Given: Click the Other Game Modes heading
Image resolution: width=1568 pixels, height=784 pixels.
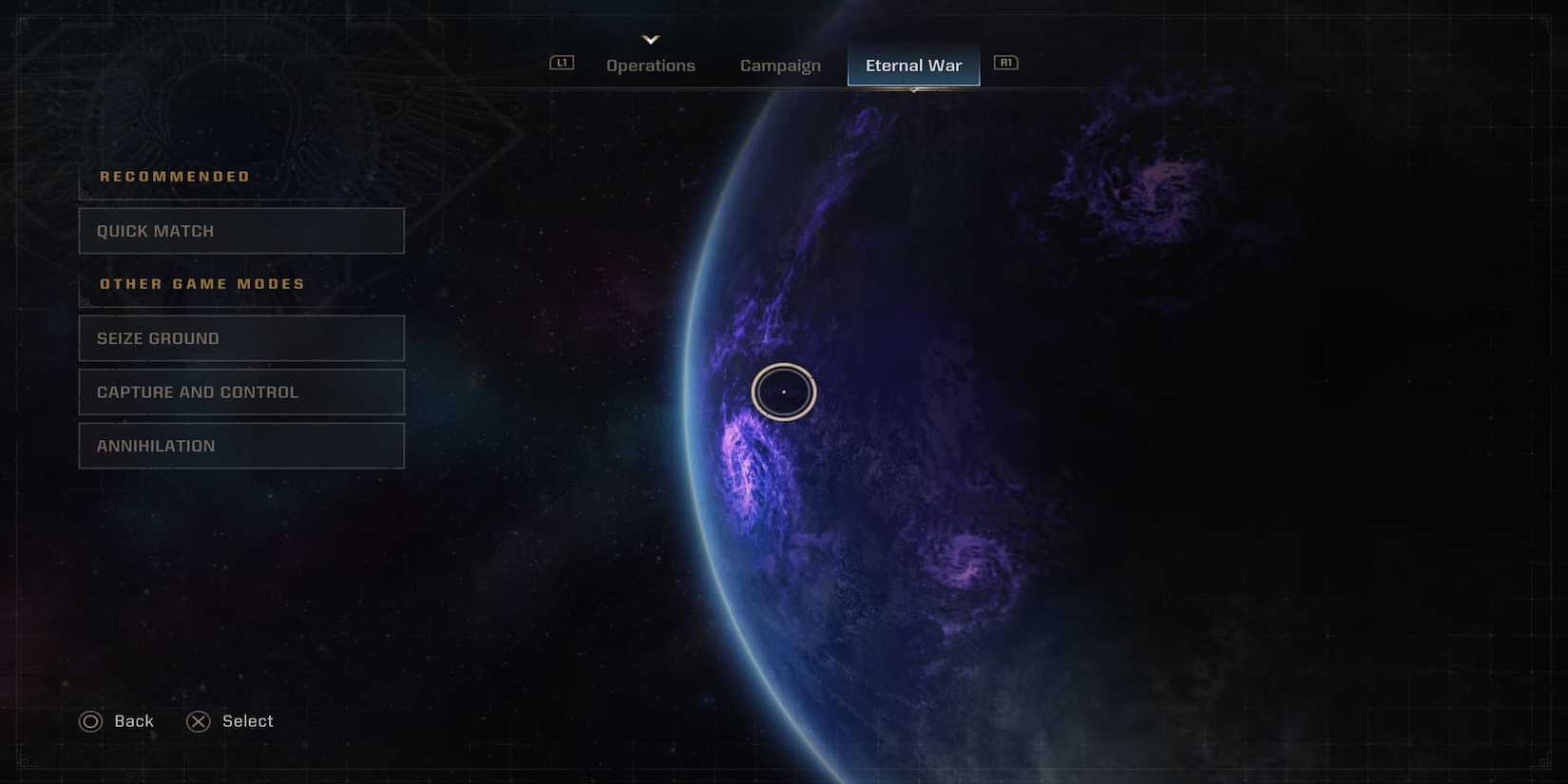Looking at the screenshot, I should pyautogui.click(x=201, y=283).
